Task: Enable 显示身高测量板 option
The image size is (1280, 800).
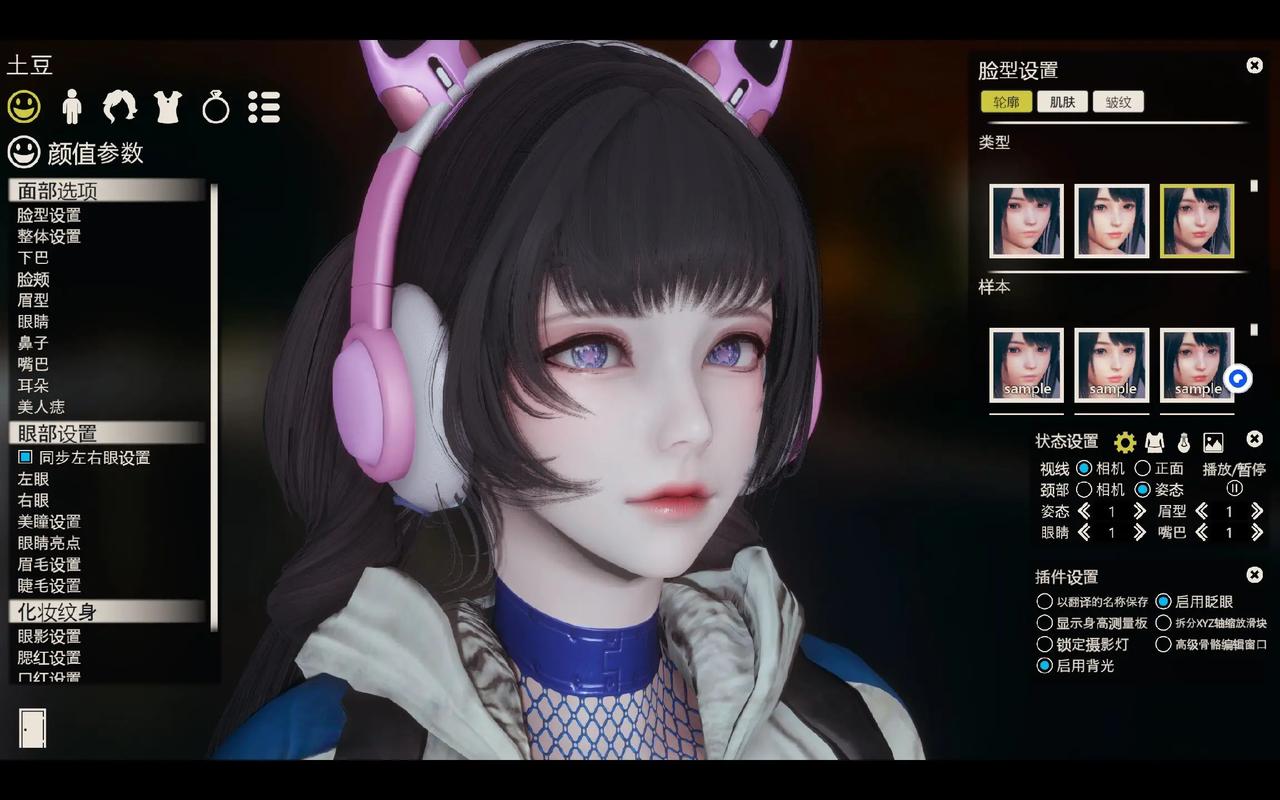Action: pos(1043,622)
